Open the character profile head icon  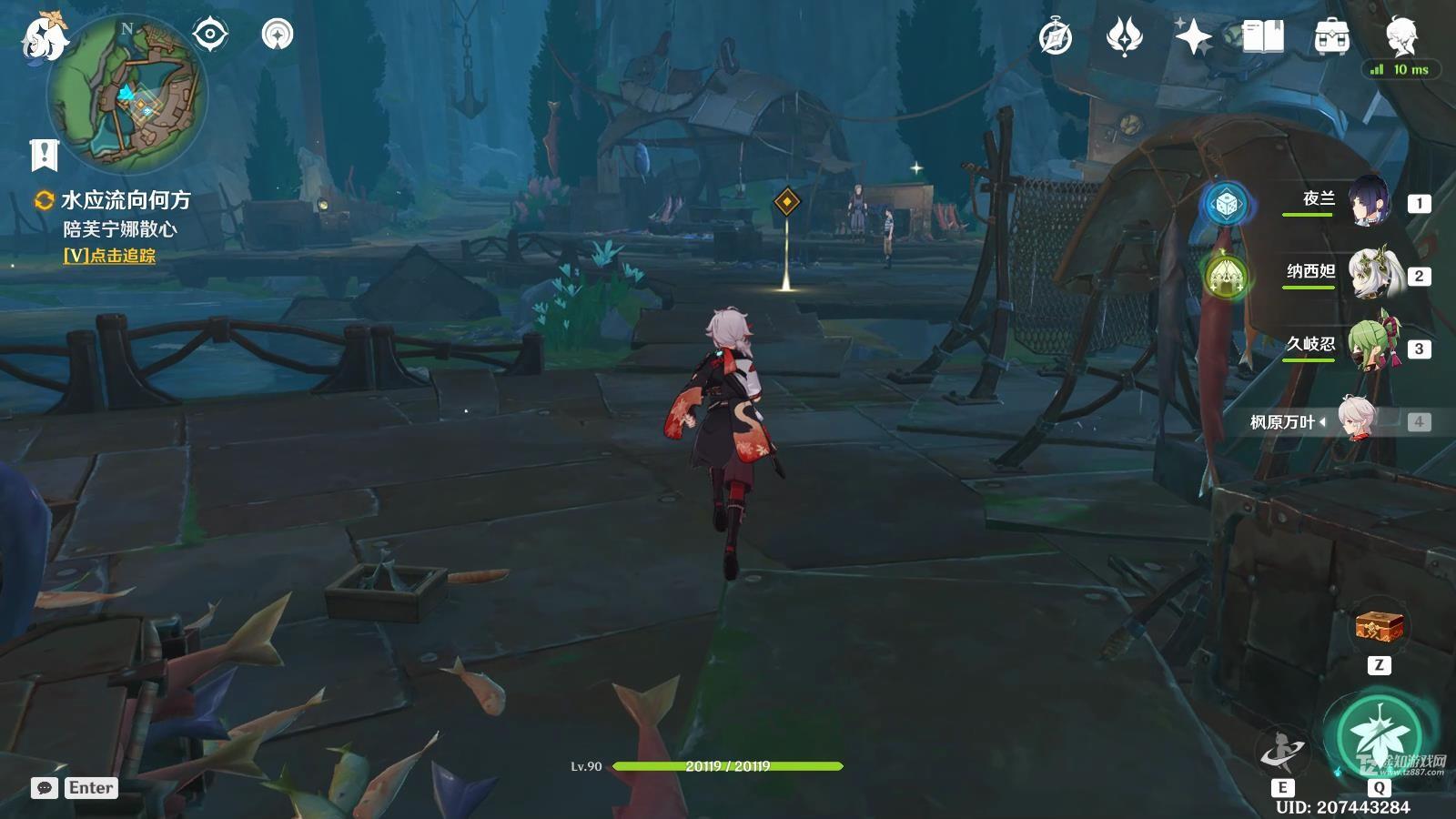tap(1400, 35)
